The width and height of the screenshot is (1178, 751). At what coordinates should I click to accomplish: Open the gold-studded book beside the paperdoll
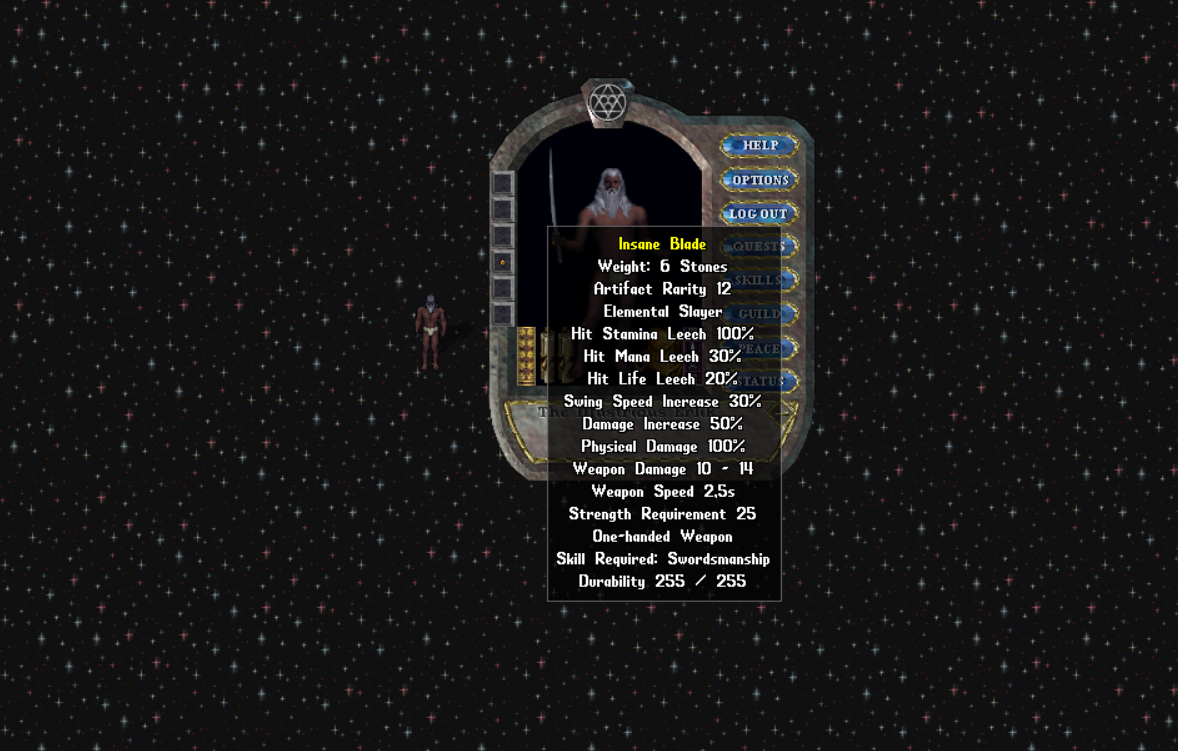coord(526,356)
